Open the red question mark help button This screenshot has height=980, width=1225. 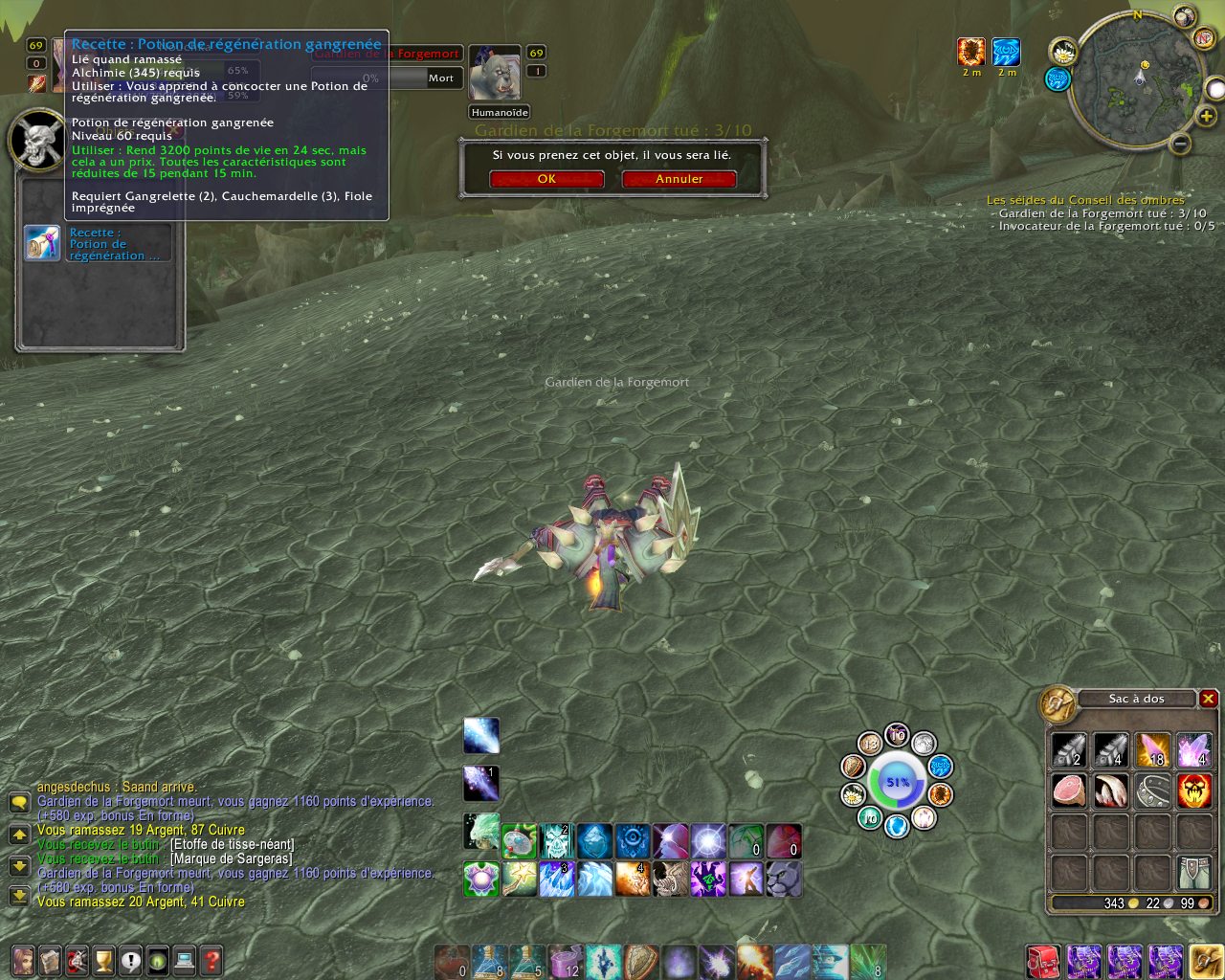(212, 960)
